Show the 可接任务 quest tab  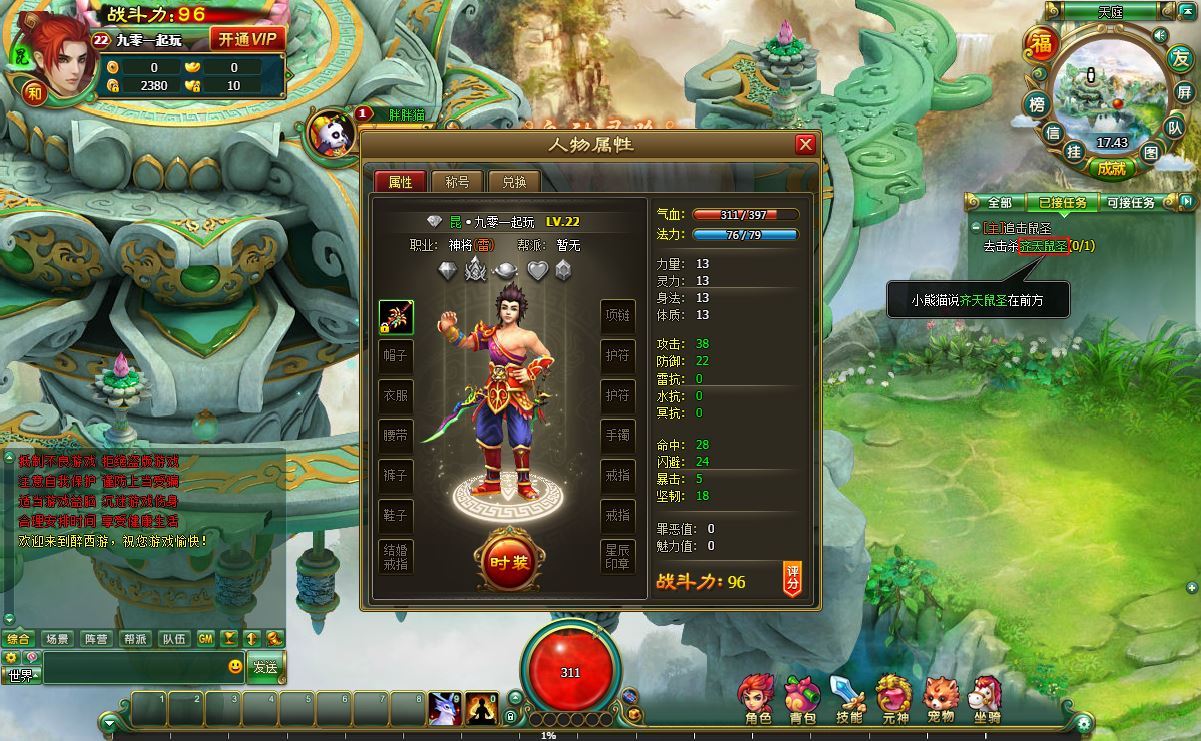(x=1130, y=203)
